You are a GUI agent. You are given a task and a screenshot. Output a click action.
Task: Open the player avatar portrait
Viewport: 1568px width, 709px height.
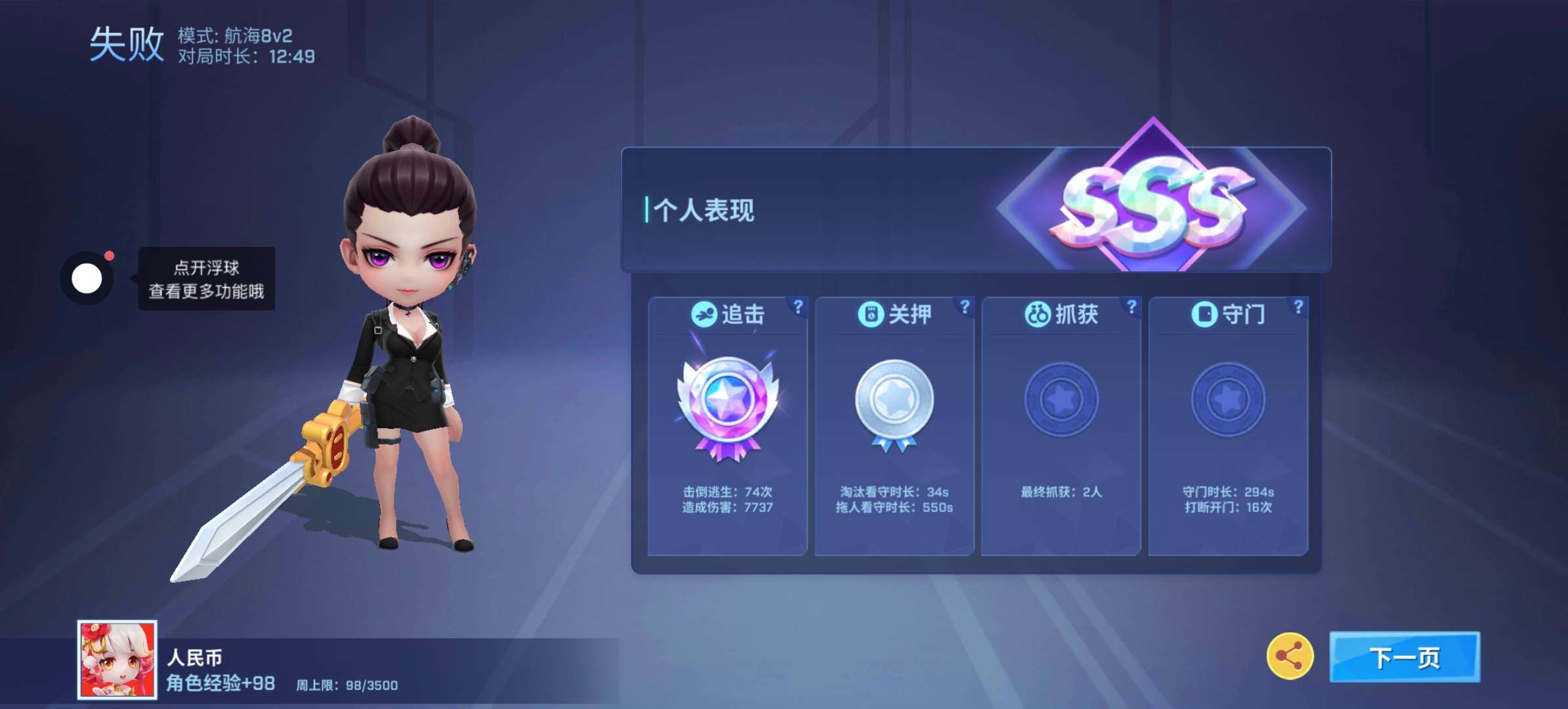[118, 659]
